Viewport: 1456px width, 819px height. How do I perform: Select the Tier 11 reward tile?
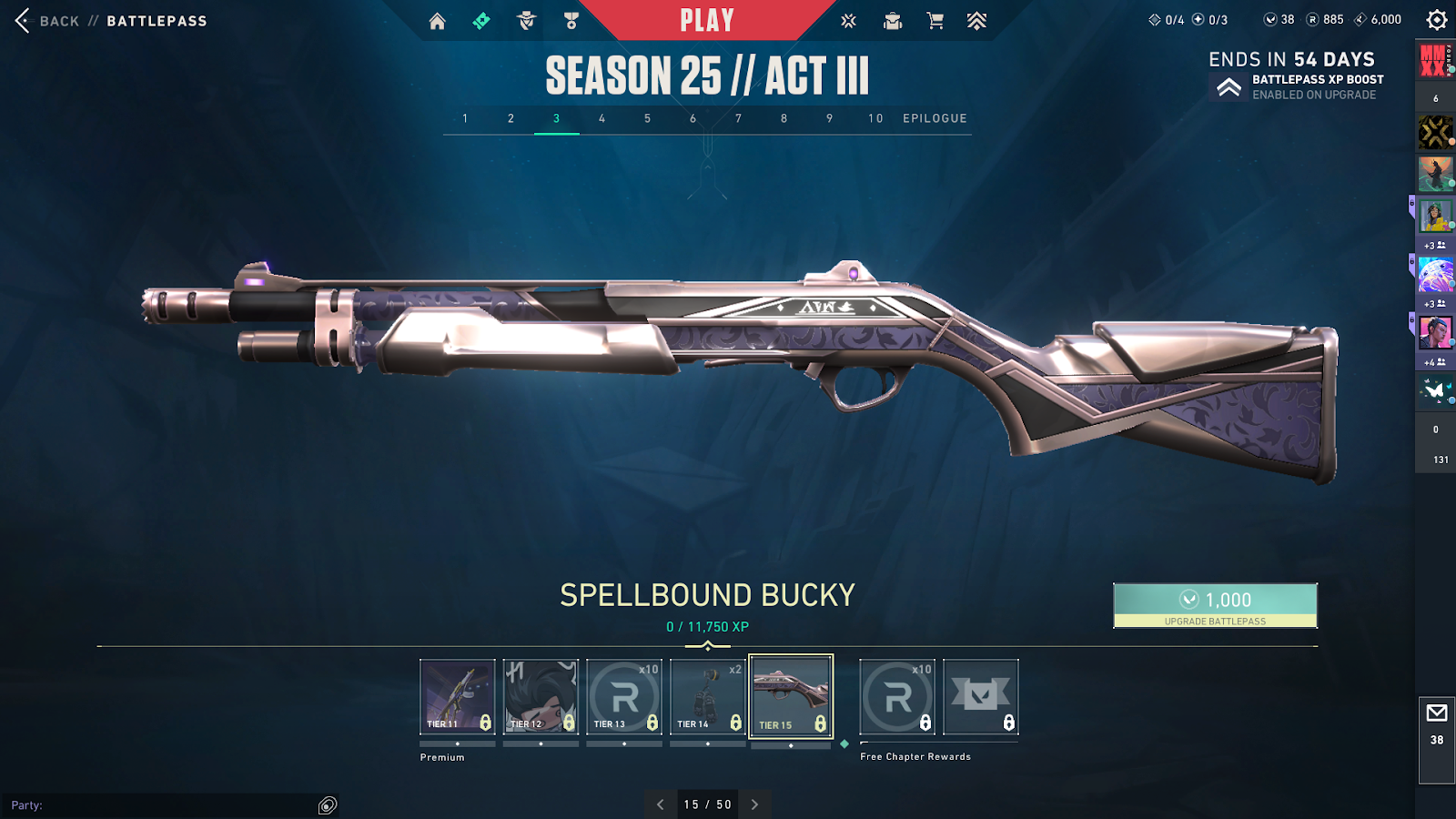click(458, 696)
